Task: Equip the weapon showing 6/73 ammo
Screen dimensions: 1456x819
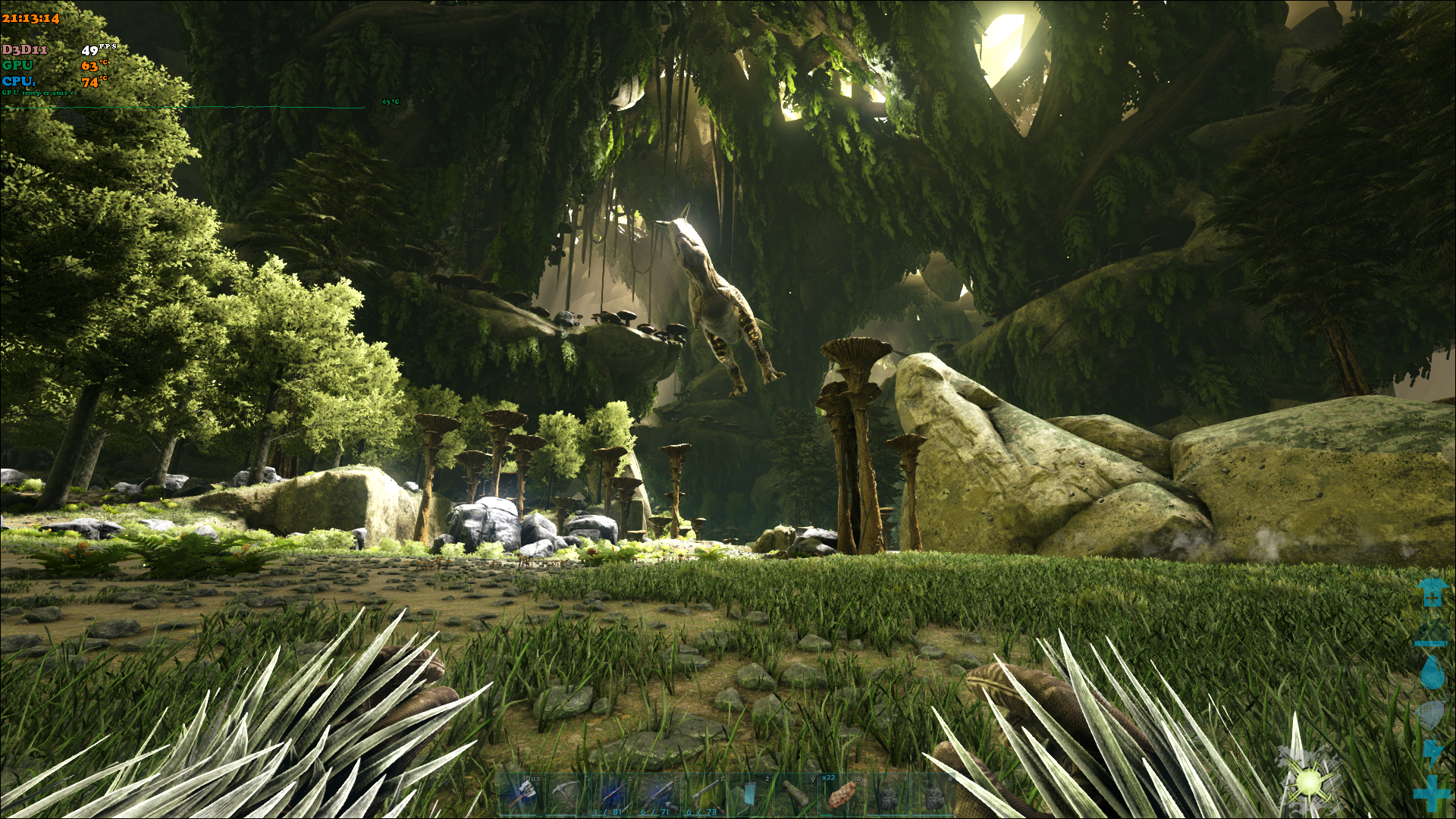Action: (x=704, y=794)
